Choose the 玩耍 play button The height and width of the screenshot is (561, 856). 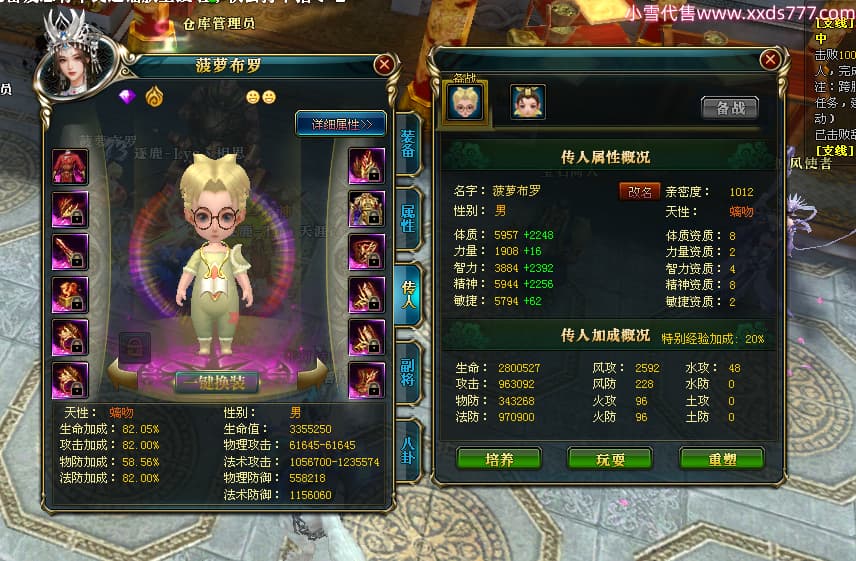click(x=610, y=458)
